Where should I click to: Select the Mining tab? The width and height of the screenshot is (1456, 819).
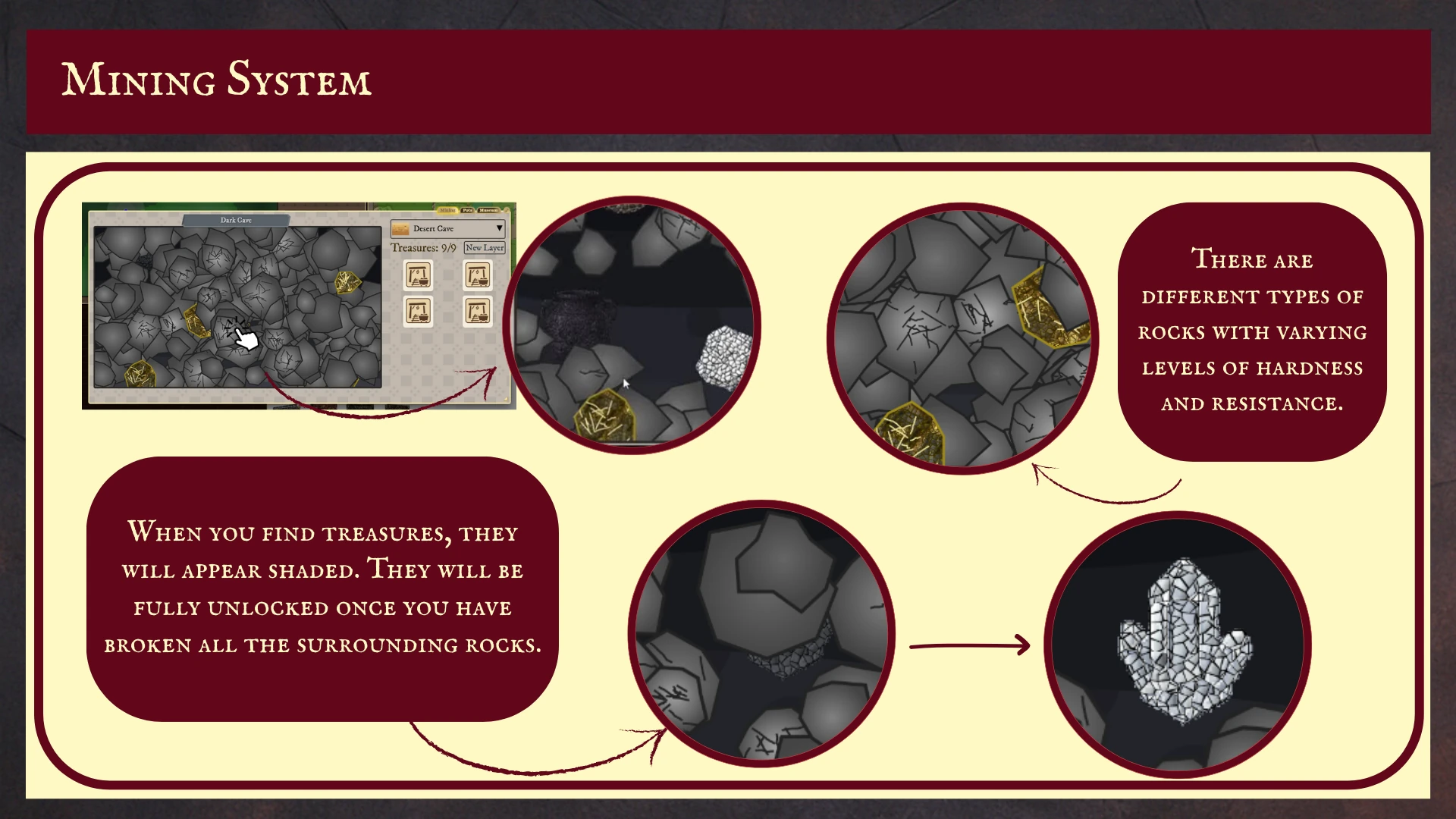click(x=448, y=210)
